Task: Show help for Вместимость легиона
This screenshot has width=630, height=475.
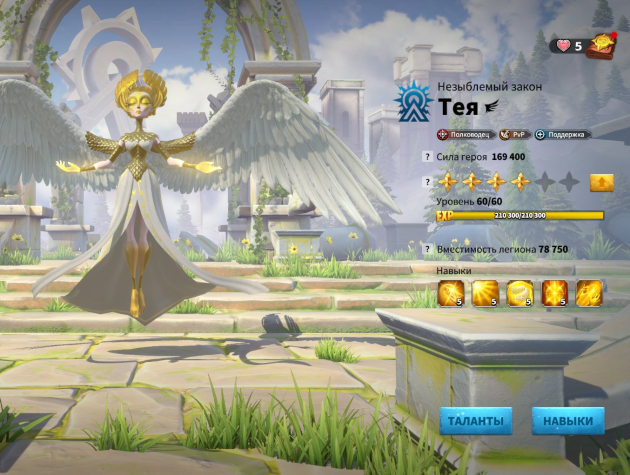Action: click(427, 249)
